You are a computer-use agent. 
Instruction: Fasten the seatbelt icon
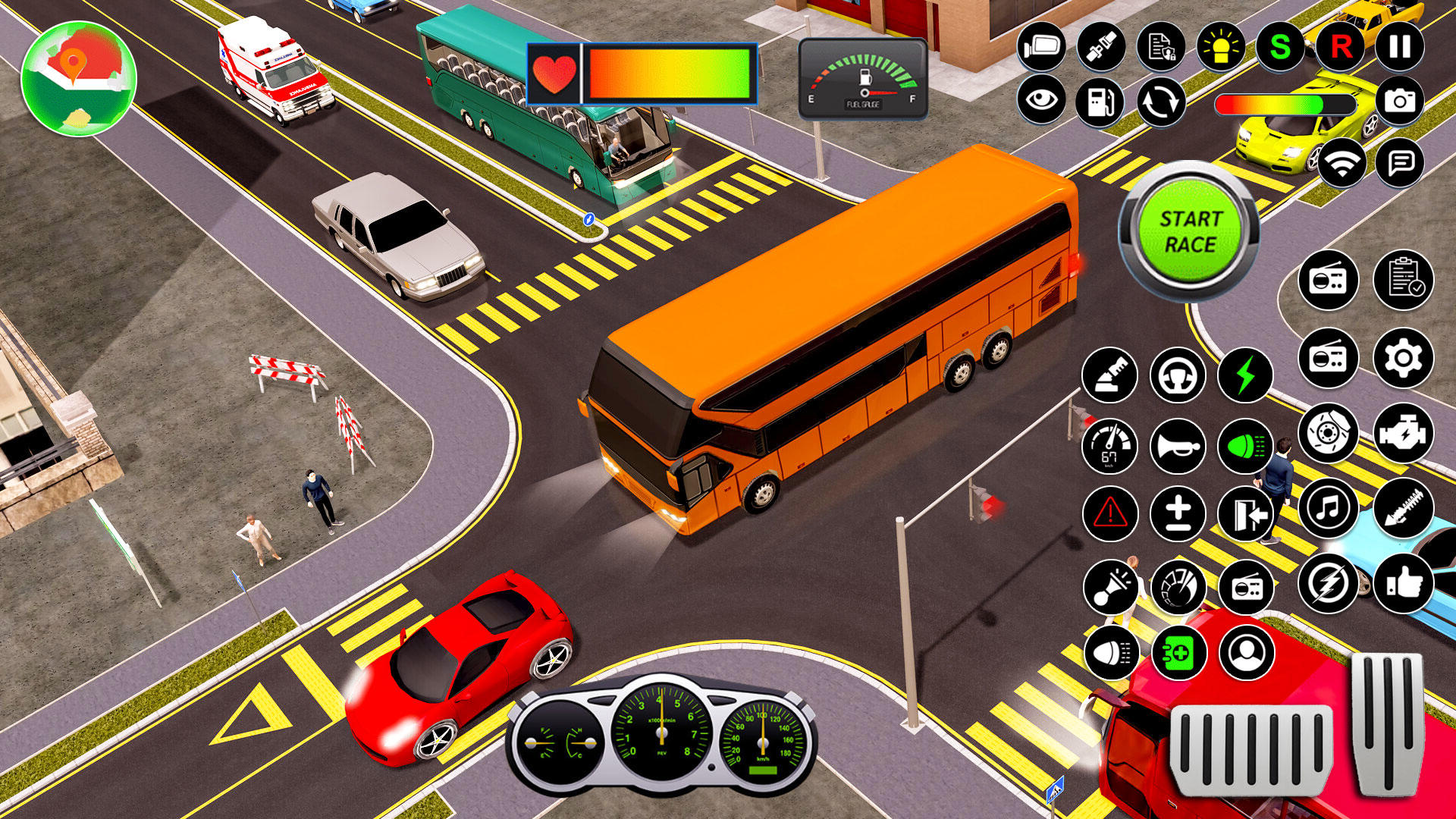[x=1103, y=49]
